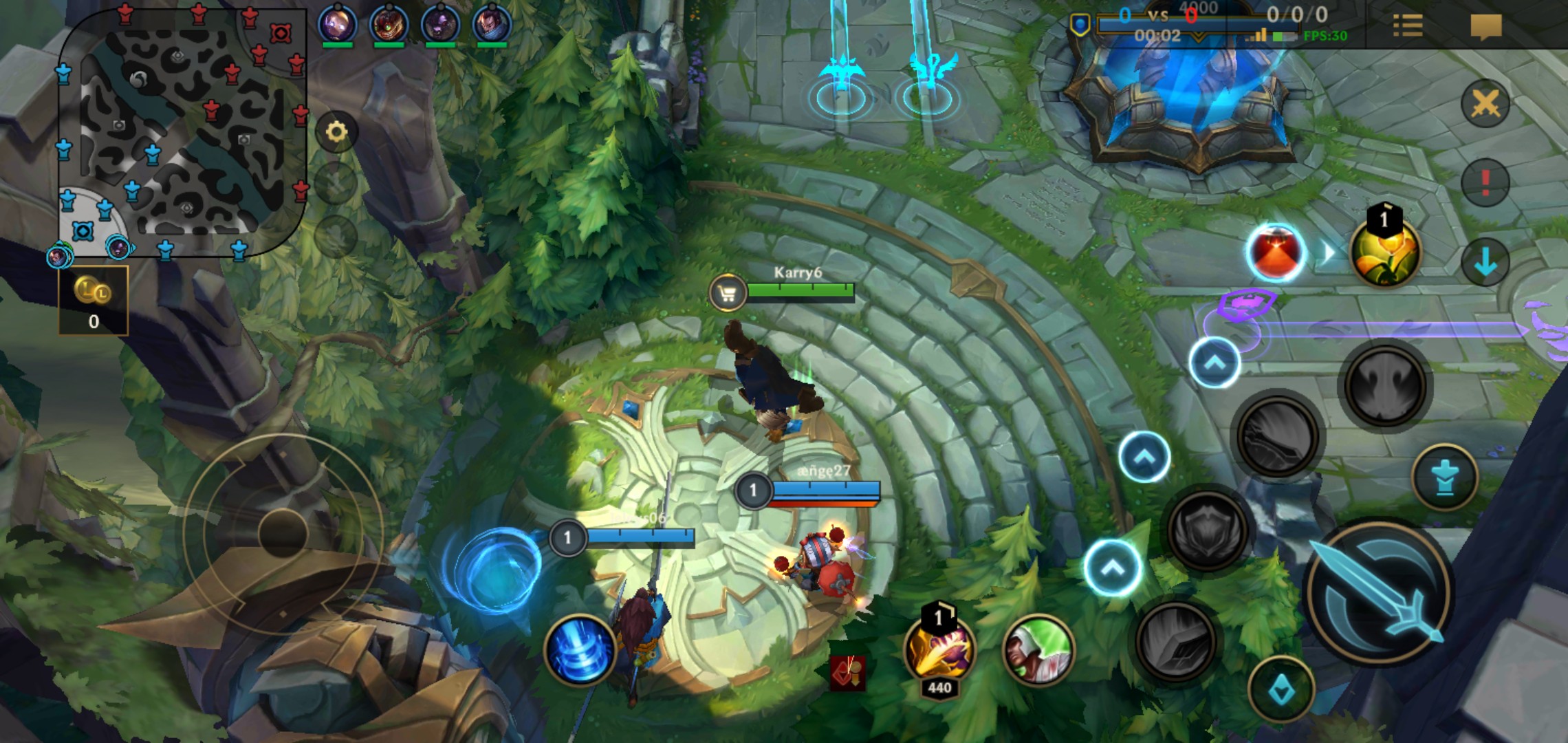The width and height of the screenshot is (1568, 743).
Task: Send the crossed swords attack ping
Action: click(1485, 105)
